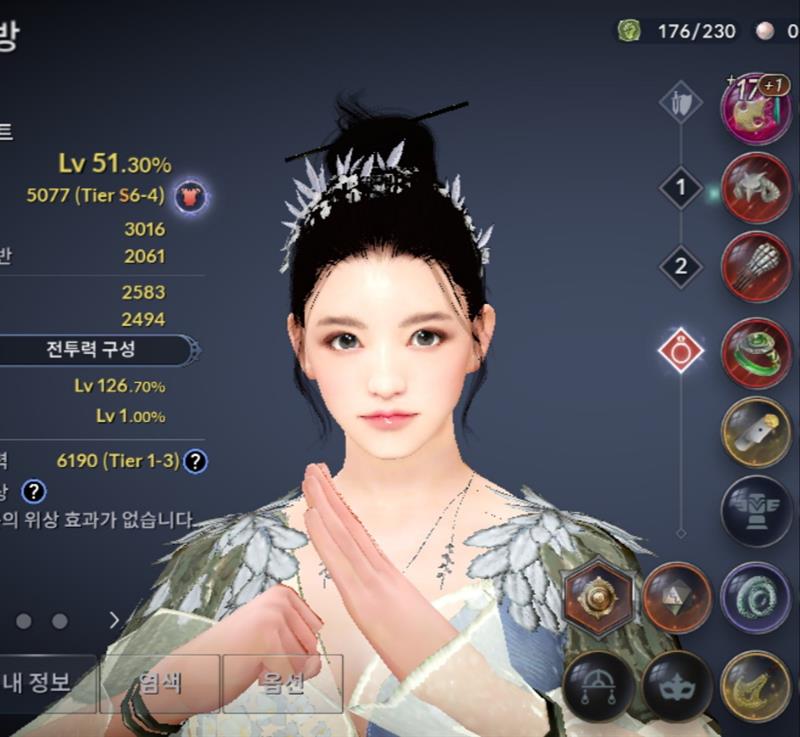800x737 pixels.
Task: Click the question mark above the 위상 effect text
Action: pos(34,491)
